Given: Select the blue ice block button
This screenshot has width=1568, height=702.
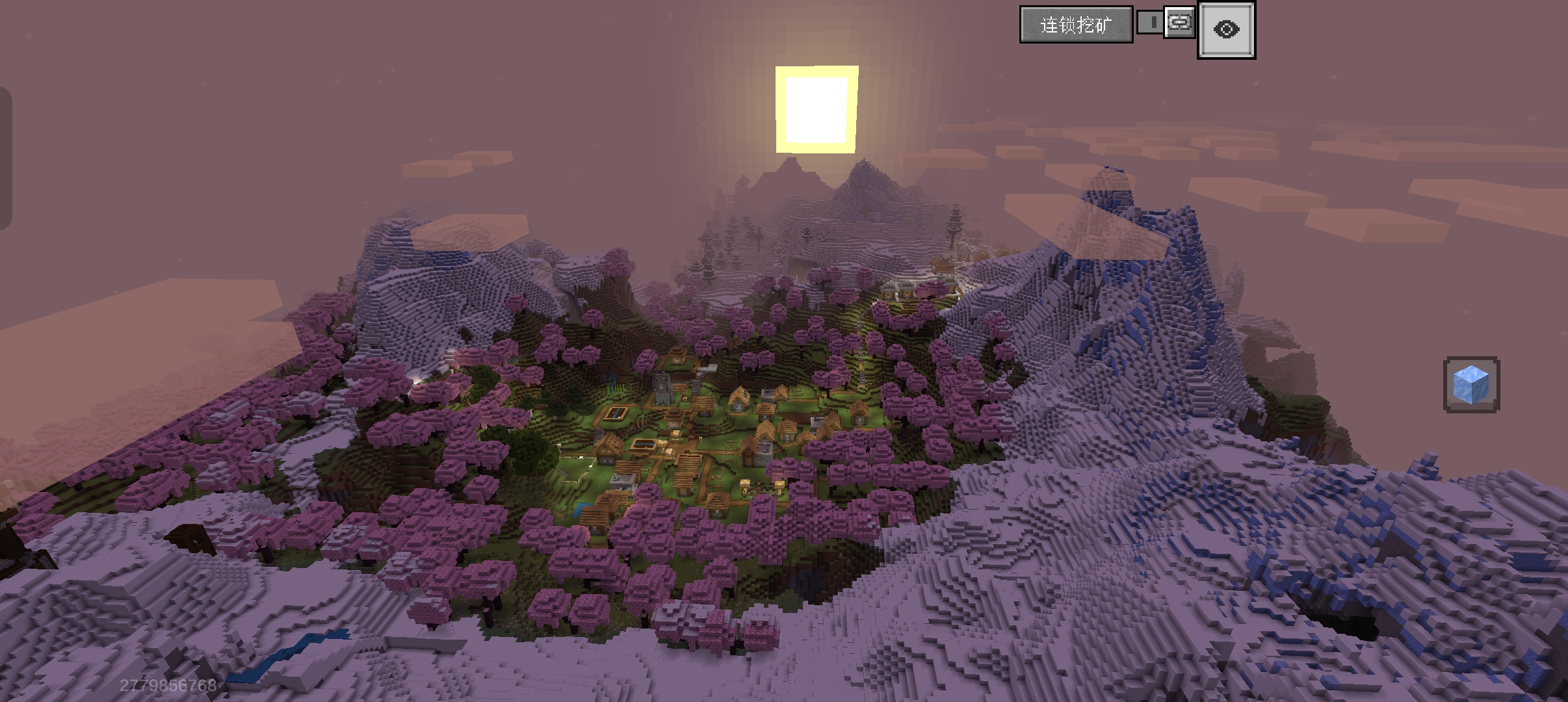Looking at the screenshot, I should (1471, 384).
